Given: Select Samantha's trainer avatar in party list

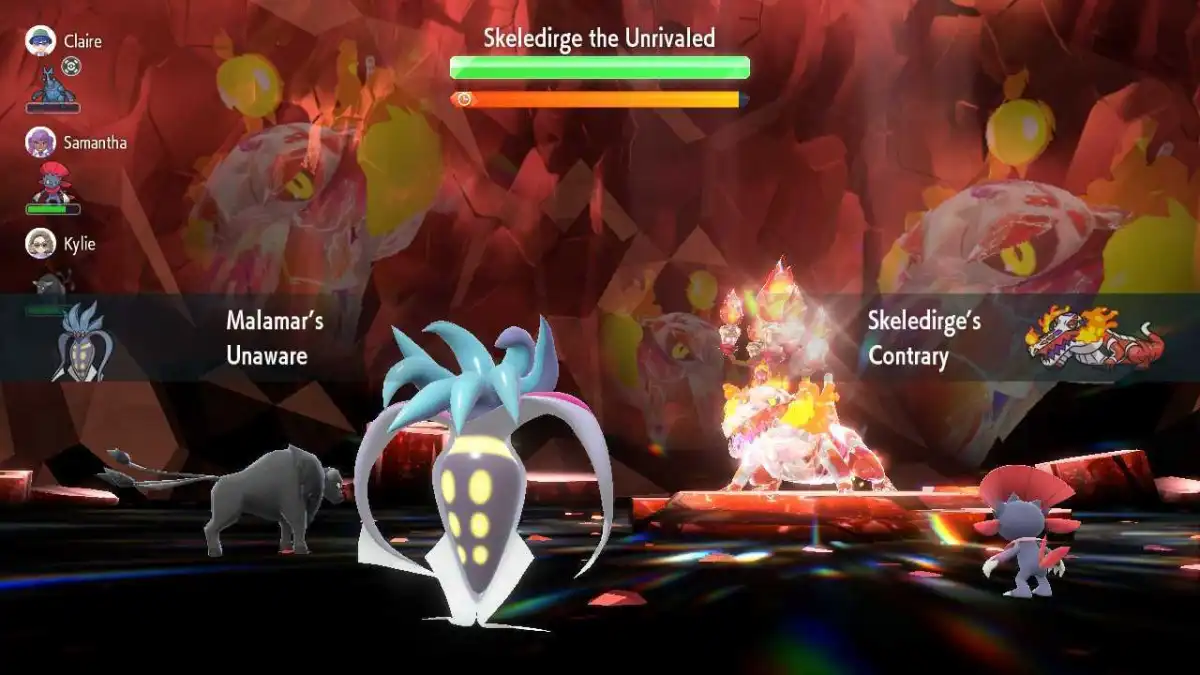Looking at the screenshot, I should (40, 142).
